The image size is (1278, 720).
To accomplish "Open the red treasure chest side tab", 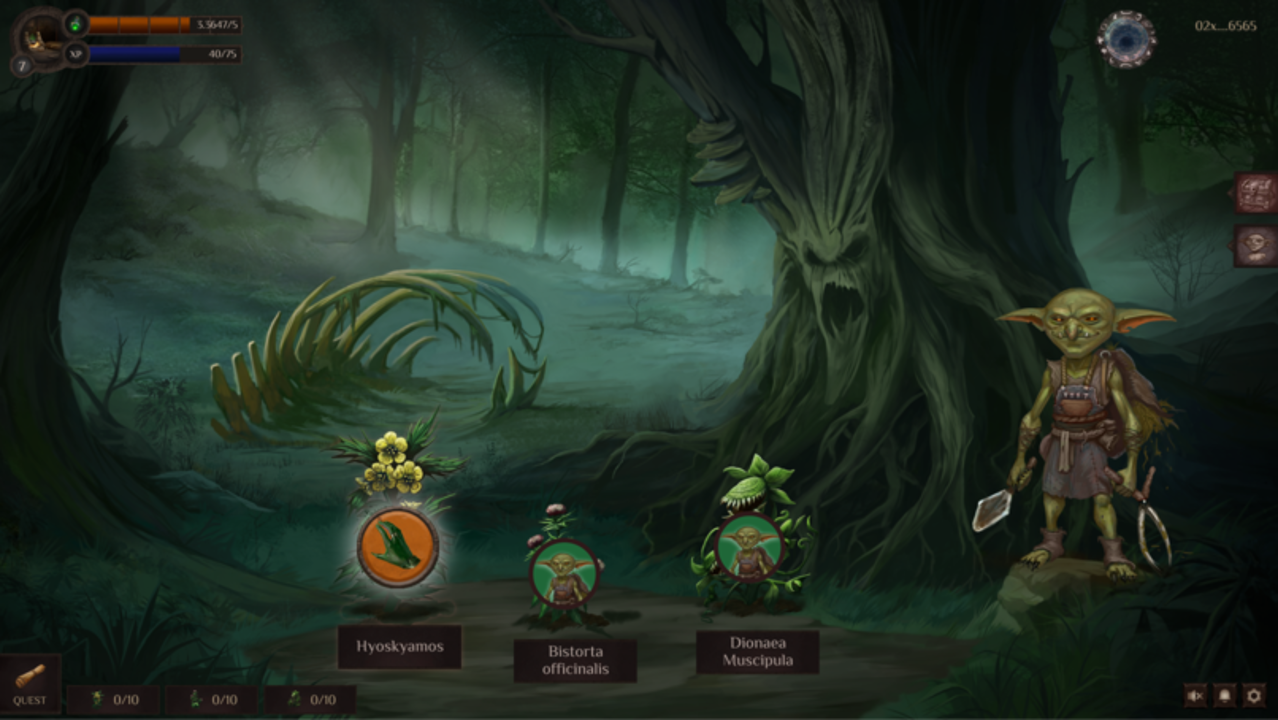I will pos(1255,193).
